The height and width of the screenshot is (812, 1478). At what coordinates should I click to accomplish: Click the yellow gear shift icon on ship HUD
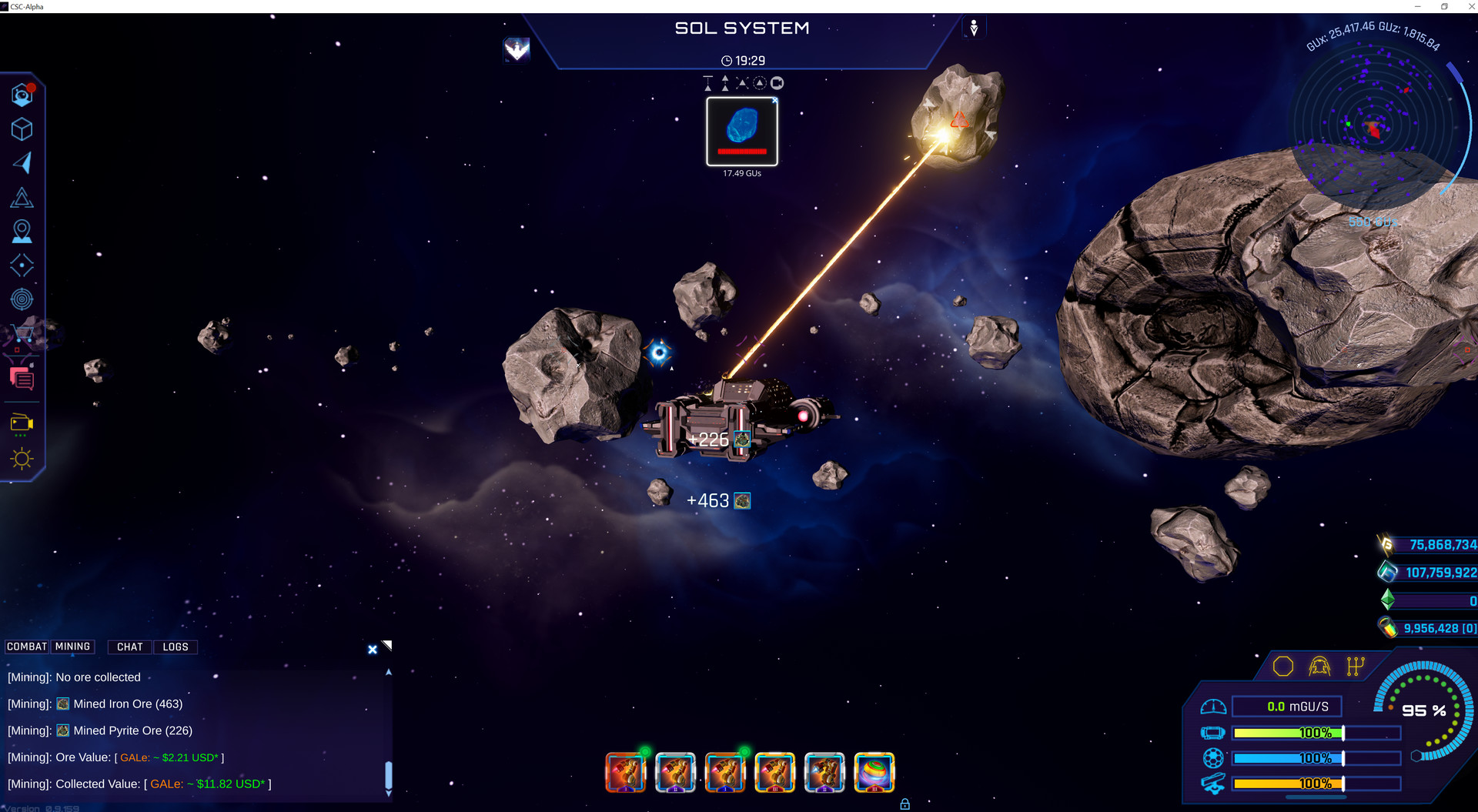[x=1354, y=667]
